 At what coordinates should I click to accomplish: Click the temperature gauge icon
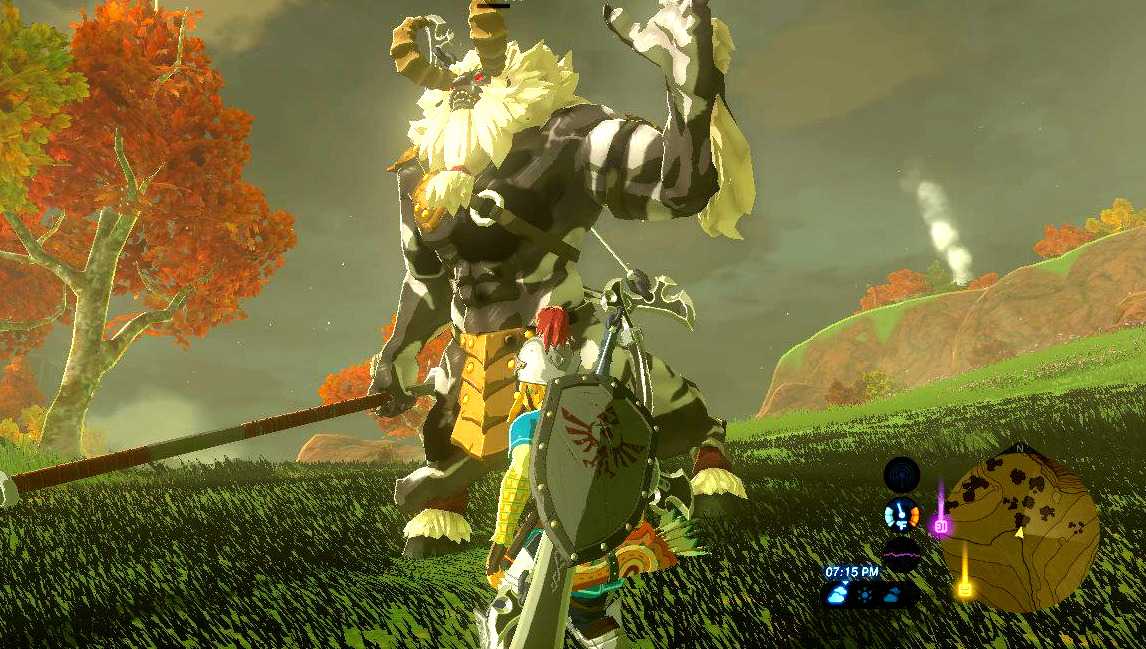pos(902,515)
